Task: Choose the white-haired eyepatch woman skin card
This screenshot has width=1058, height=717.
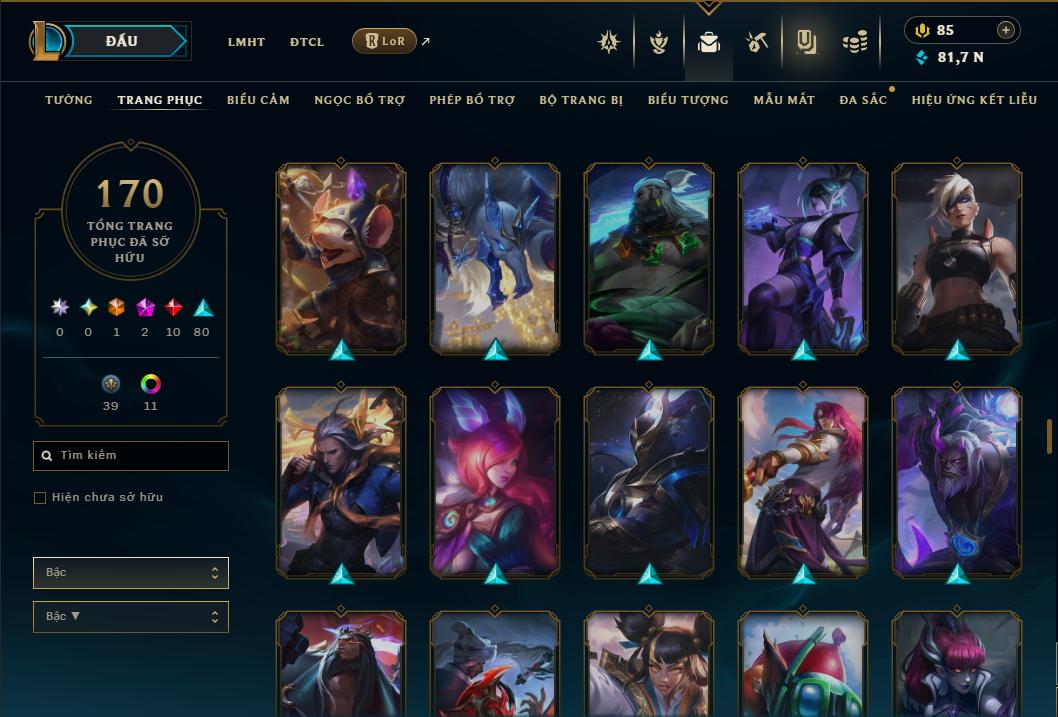Action: 957,256
